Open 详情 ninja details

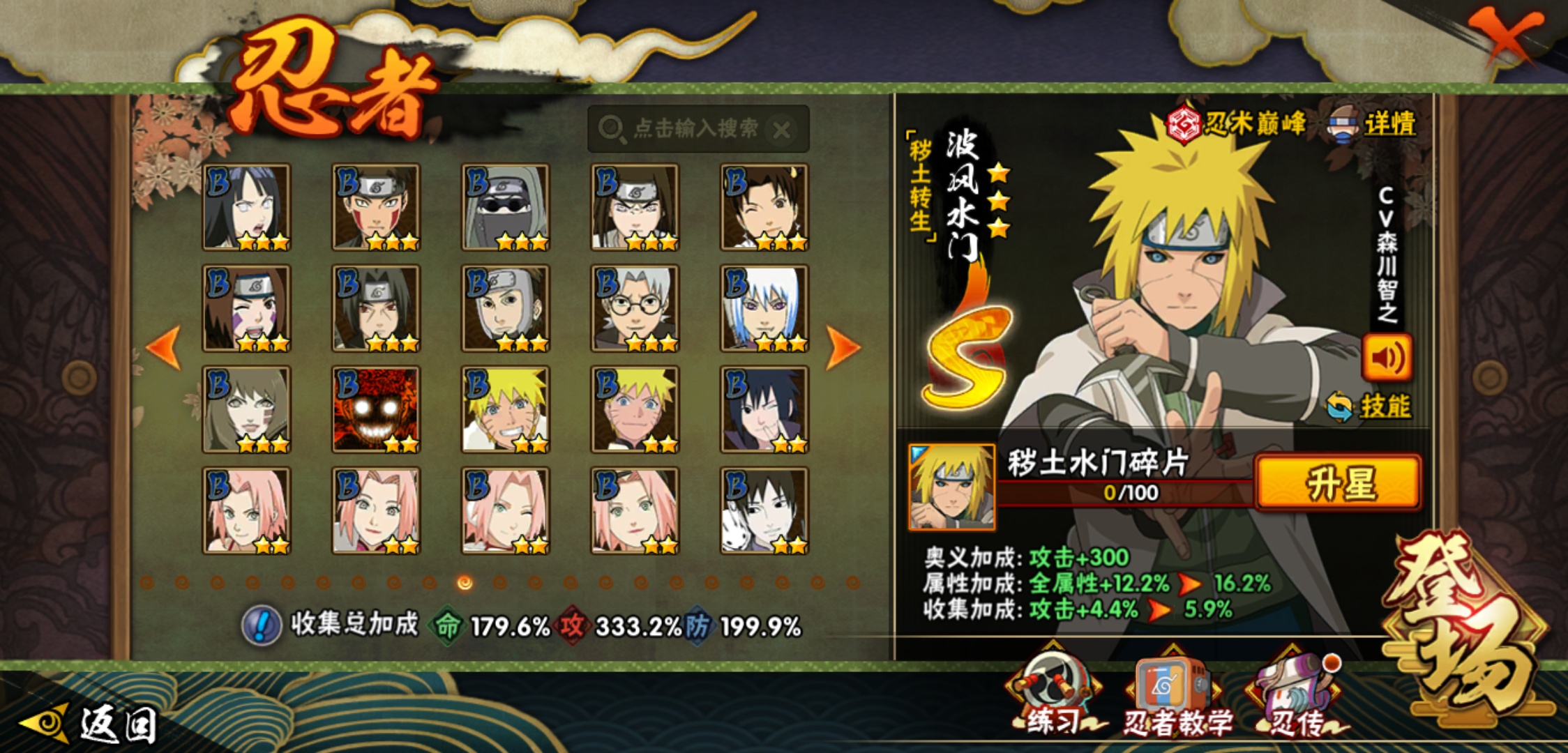1374,125
